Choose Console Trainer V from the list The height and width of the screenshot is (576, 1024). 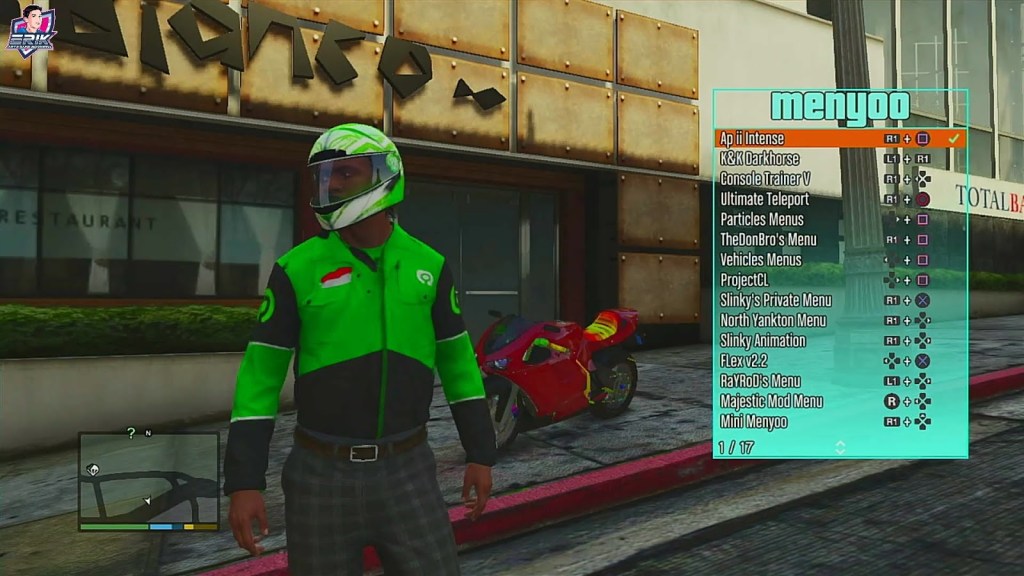click(765, 179)
